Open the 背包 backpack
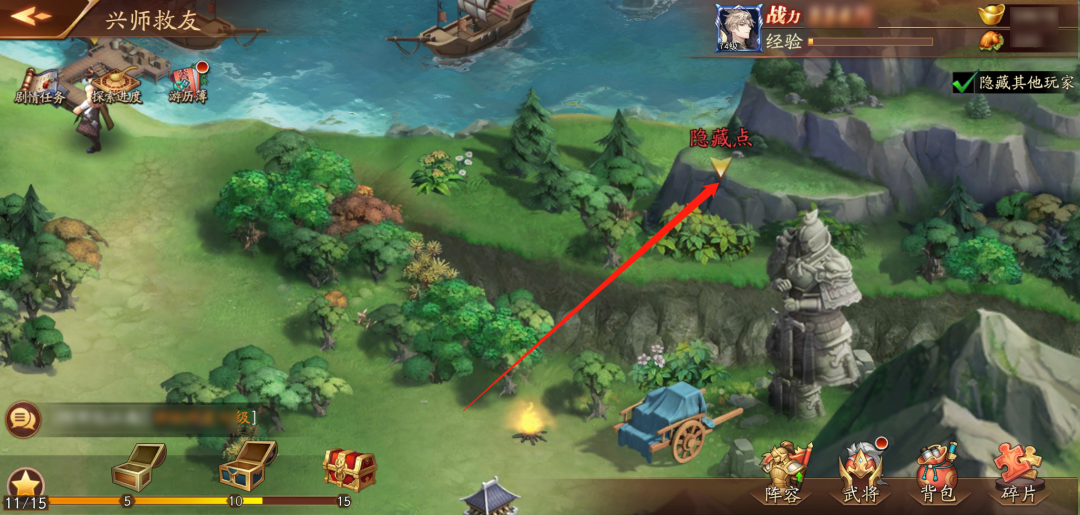This screenshot has width=1080, height=515. pos(939,473)
